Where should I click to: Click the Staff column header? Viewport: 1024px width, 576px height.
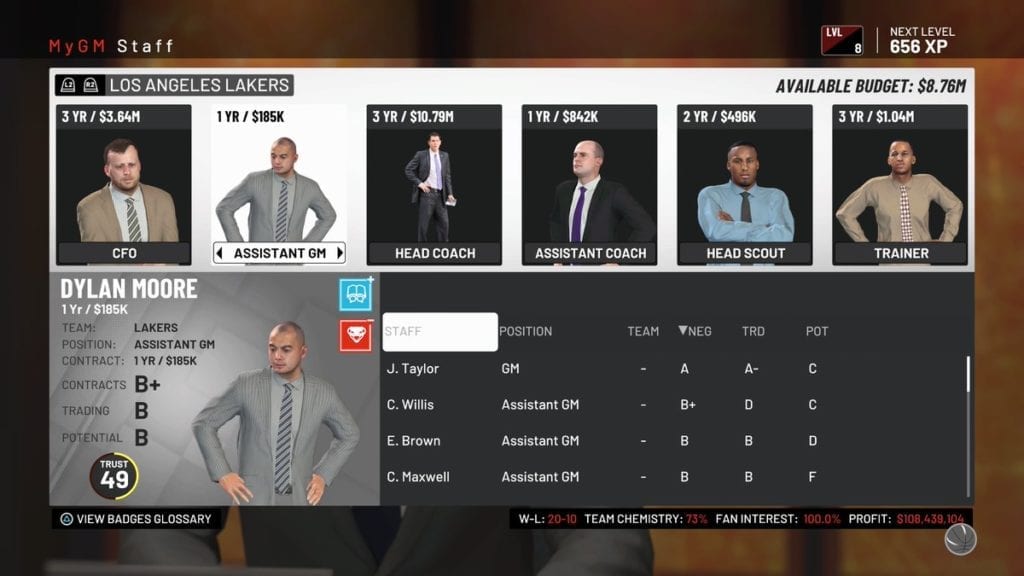click(x=440, y=332)
